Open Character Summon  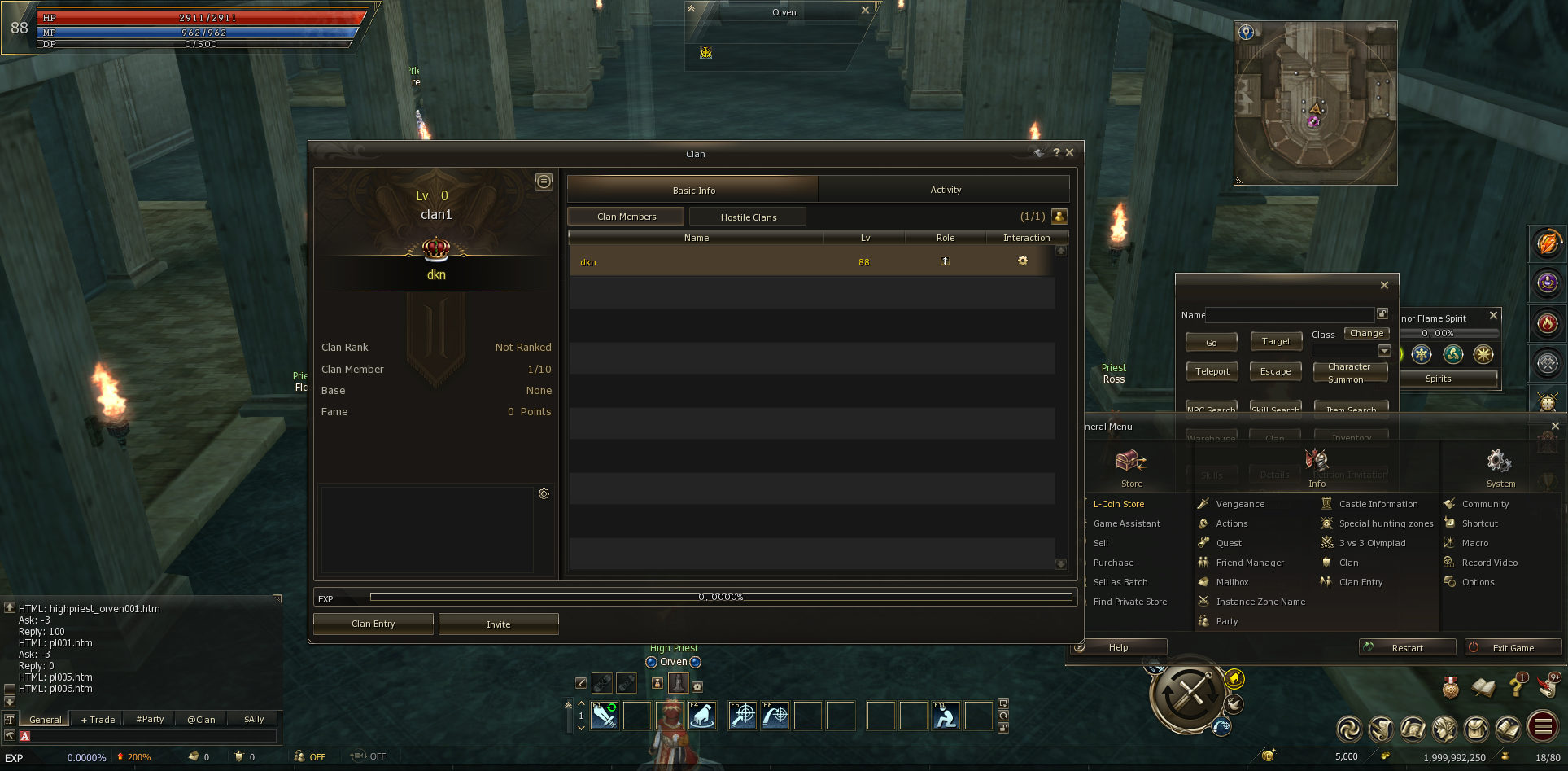pos(1348,373)
